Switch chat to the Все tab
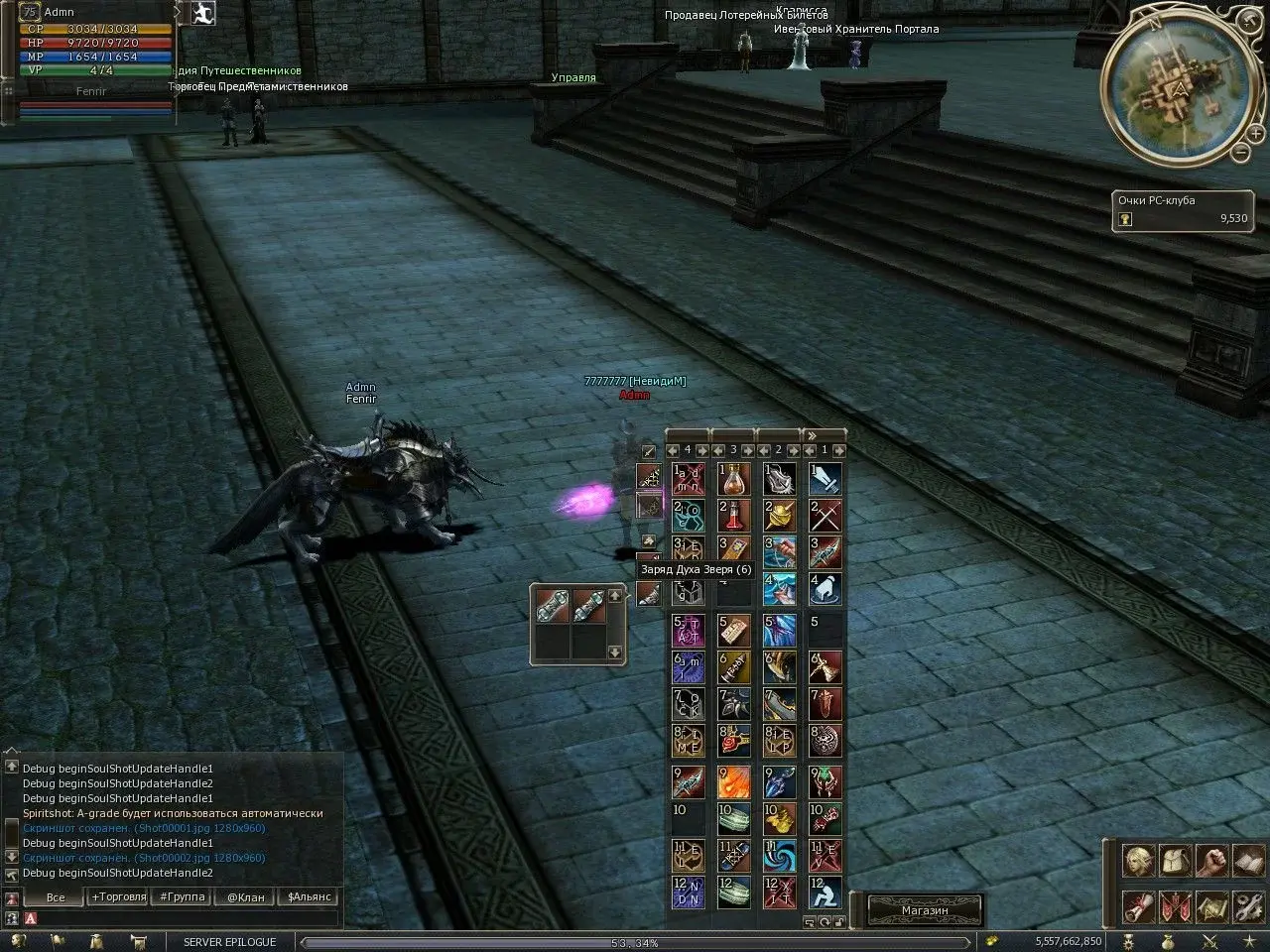This screenshot has width=1270, height=952. pos(56,896)
